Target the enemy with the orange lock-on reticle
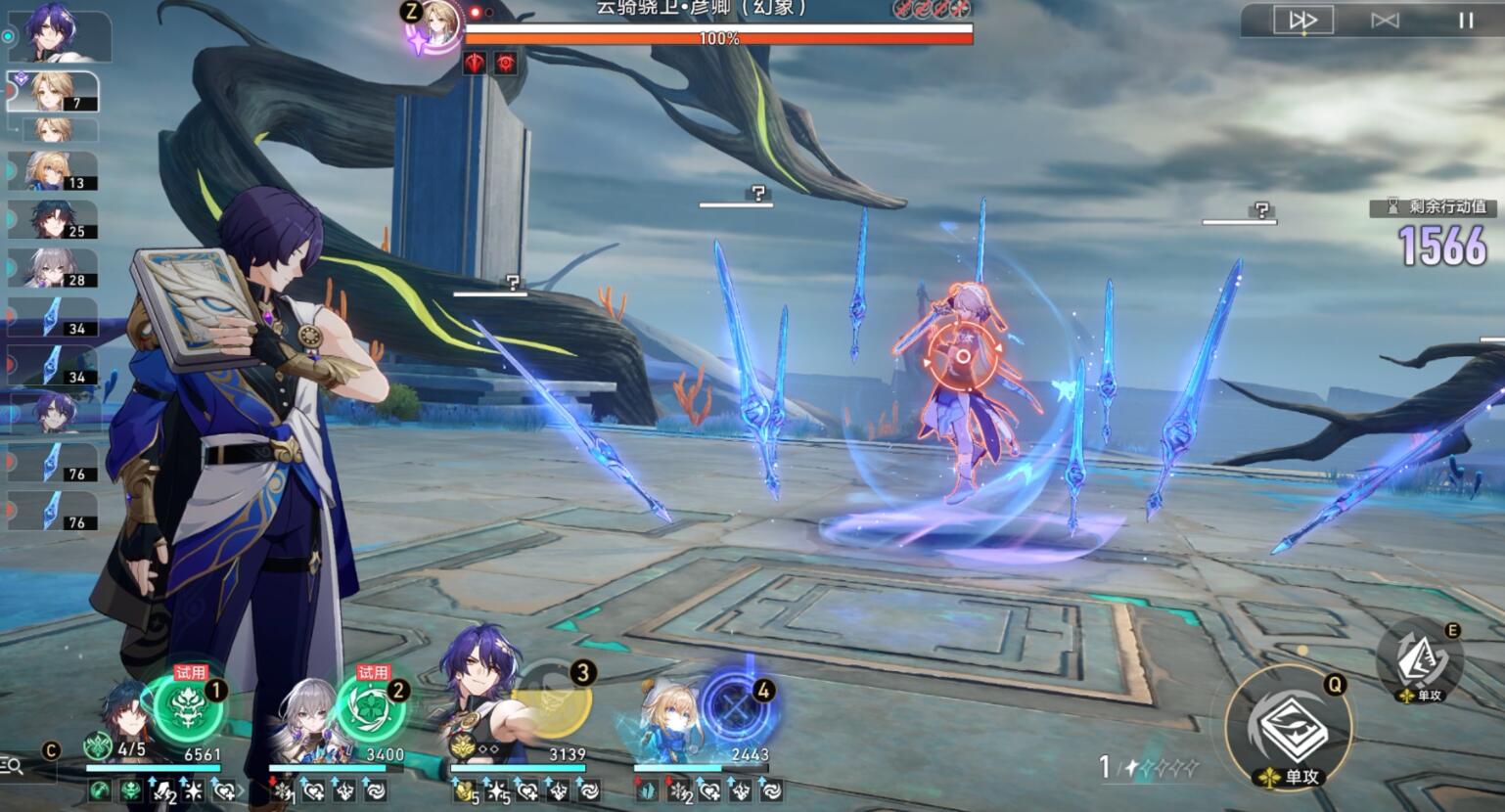Image resolution: width=1505 pixels, height=812 pixels. click(962, 356)
